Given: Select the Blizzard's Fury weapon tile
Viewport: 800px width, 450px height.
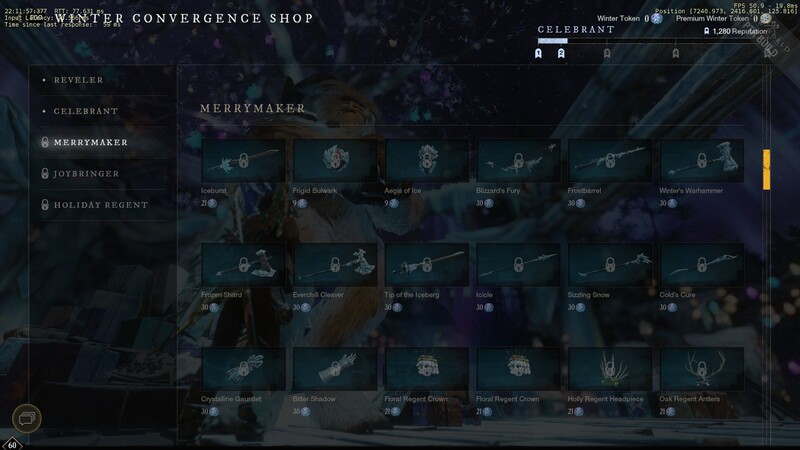Looking at the screenshot, I should tap(519, 160).
